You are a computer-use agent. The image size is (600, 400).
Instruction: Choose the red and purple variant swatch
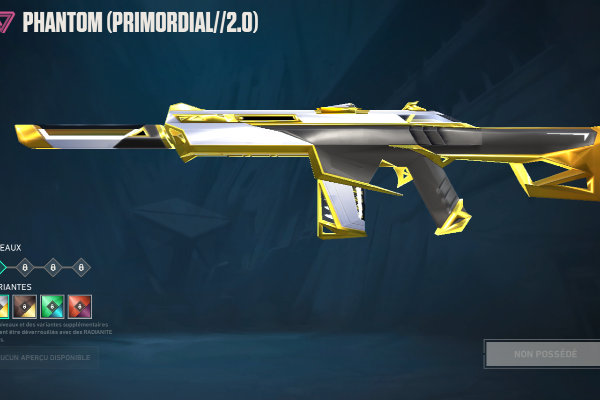pyautogui.click(x=80, y=306)
